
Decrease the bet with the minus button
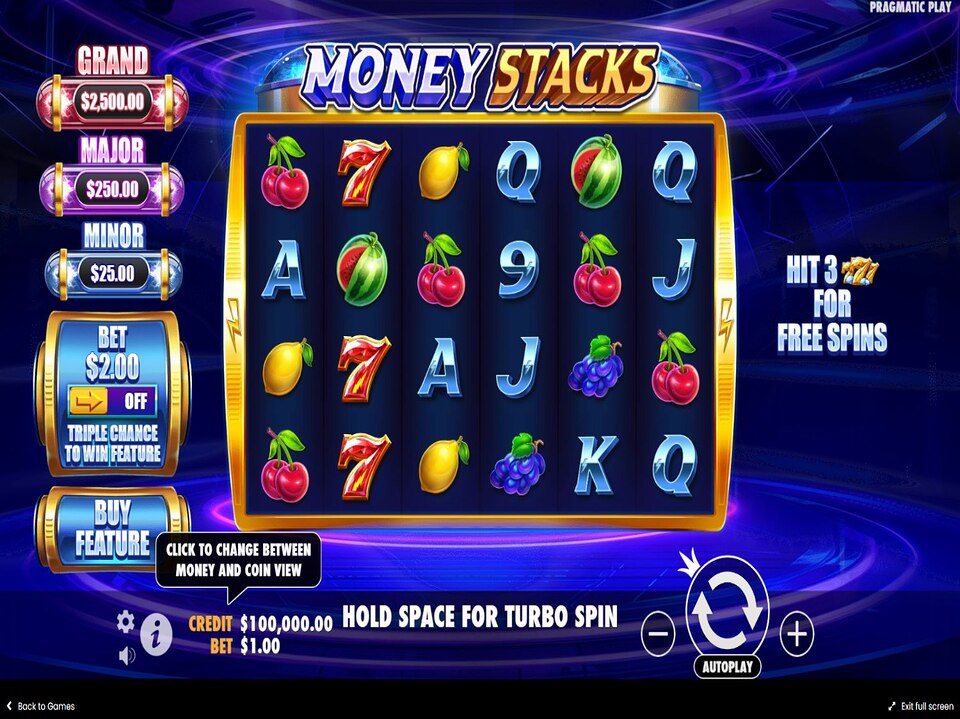(x=657, y=633)
